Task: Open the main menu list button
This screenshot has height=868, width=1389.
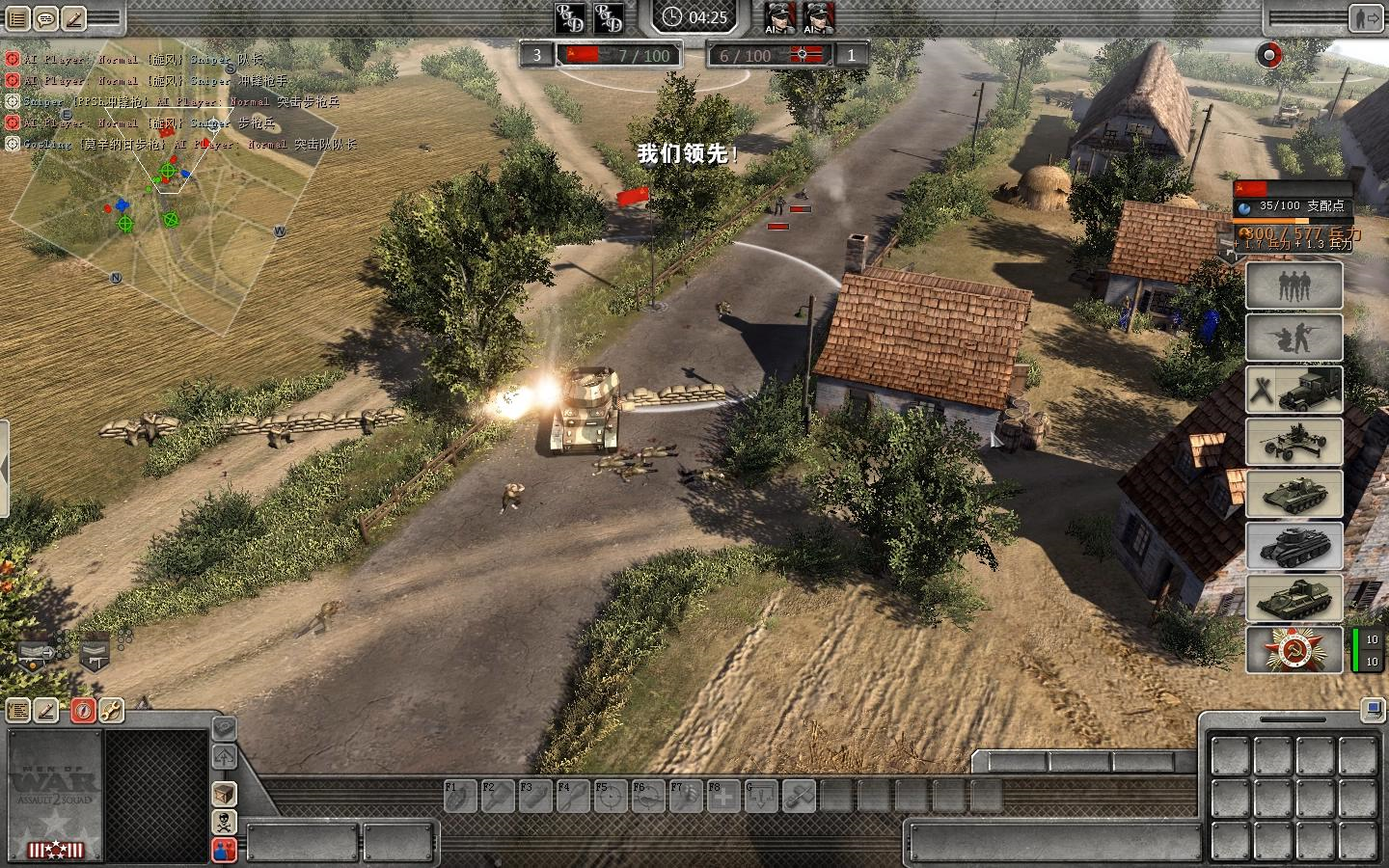Action: [18, 17]
